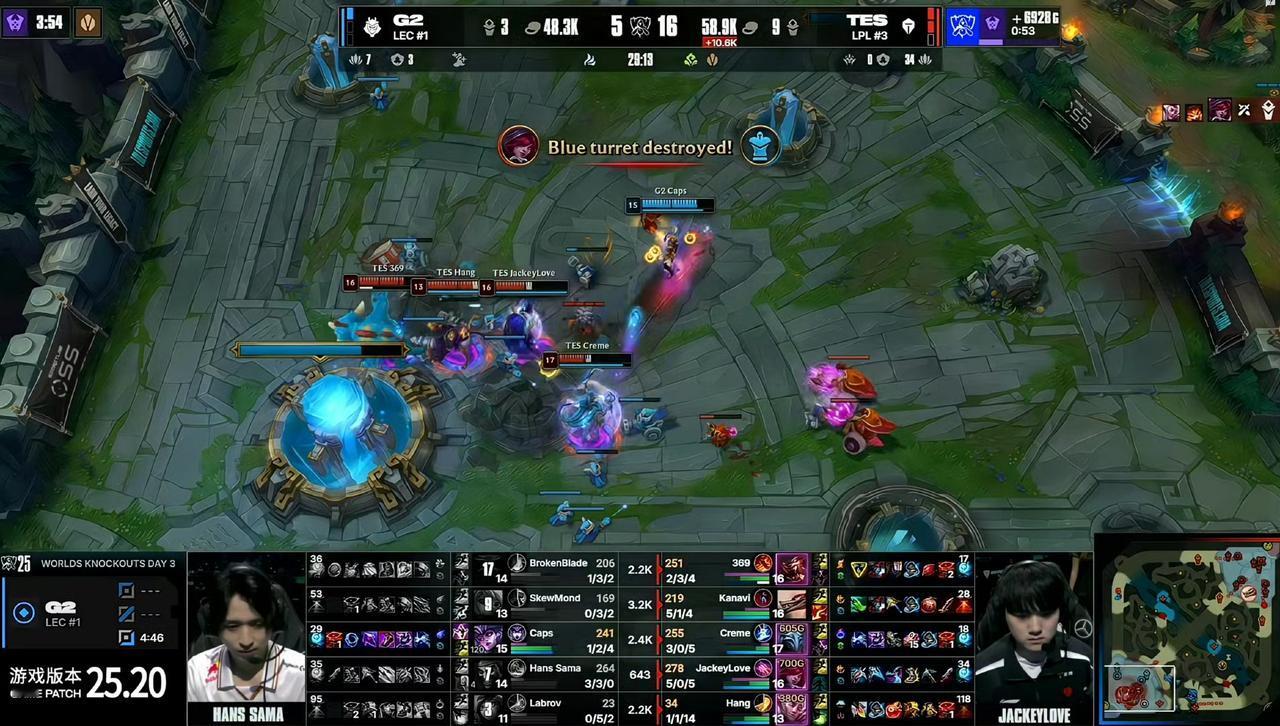This screenshot has width=1280, height=726.
Task: Click G2 Caps's health bar above his champion
Action: [x=672, y=204]
